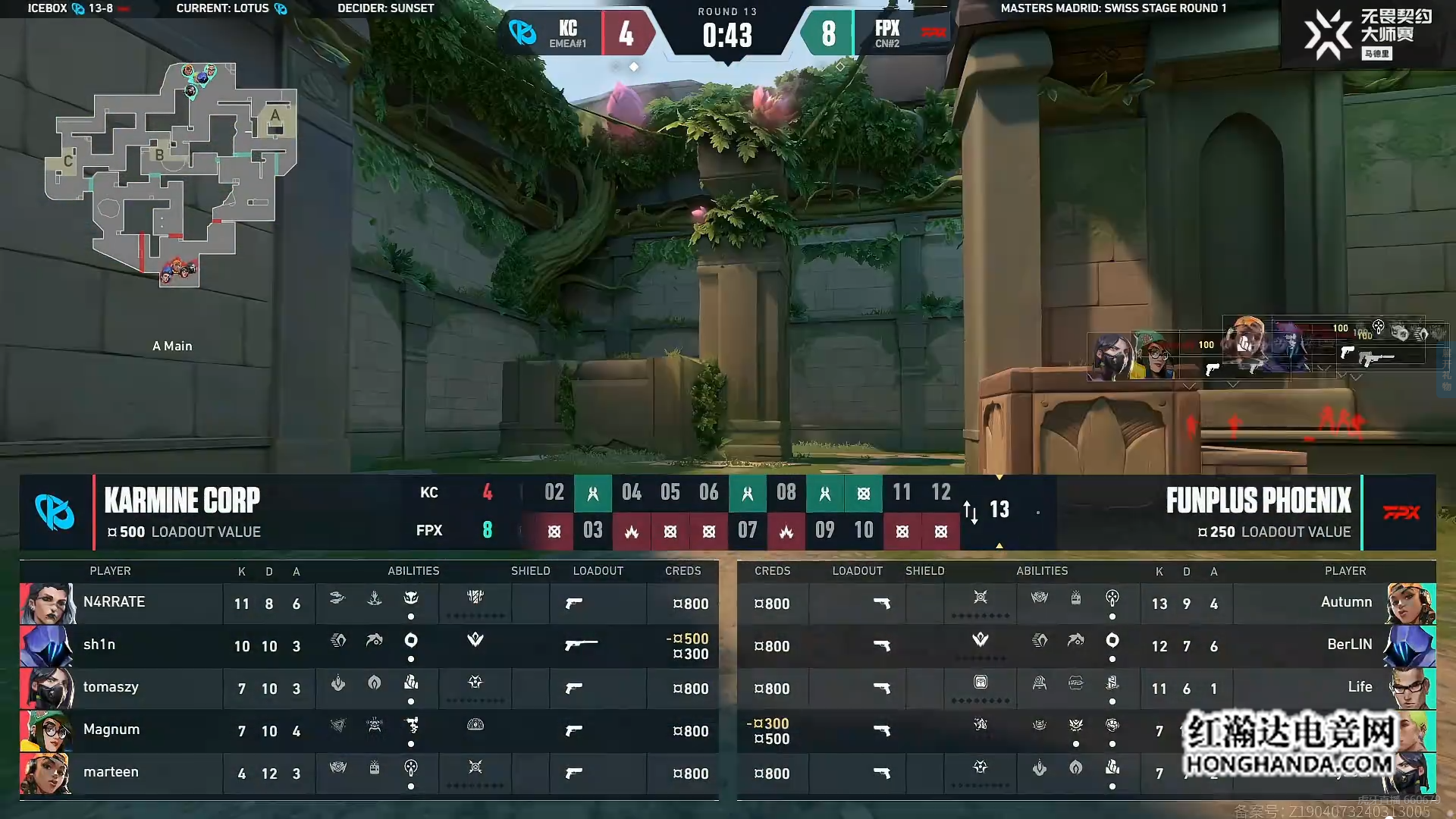Click the Karmine Corp logo in scoreboard
The image size is (1456, 819).
55,512
